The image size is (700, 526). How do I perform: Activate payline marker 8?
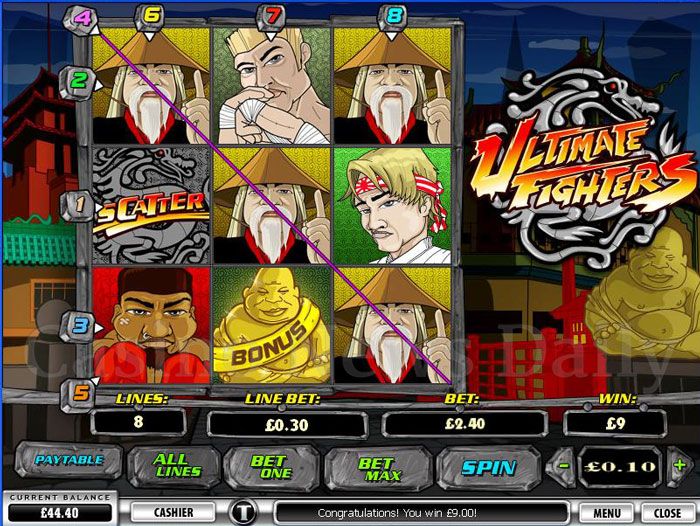tap(394, 15)
